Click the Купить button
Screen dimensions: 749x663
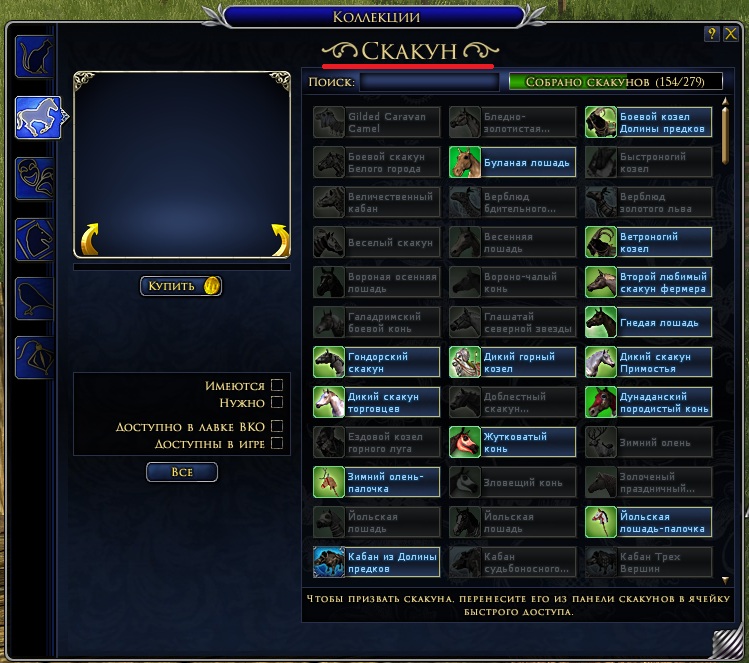pyautogui.click(x=181, y=286)
